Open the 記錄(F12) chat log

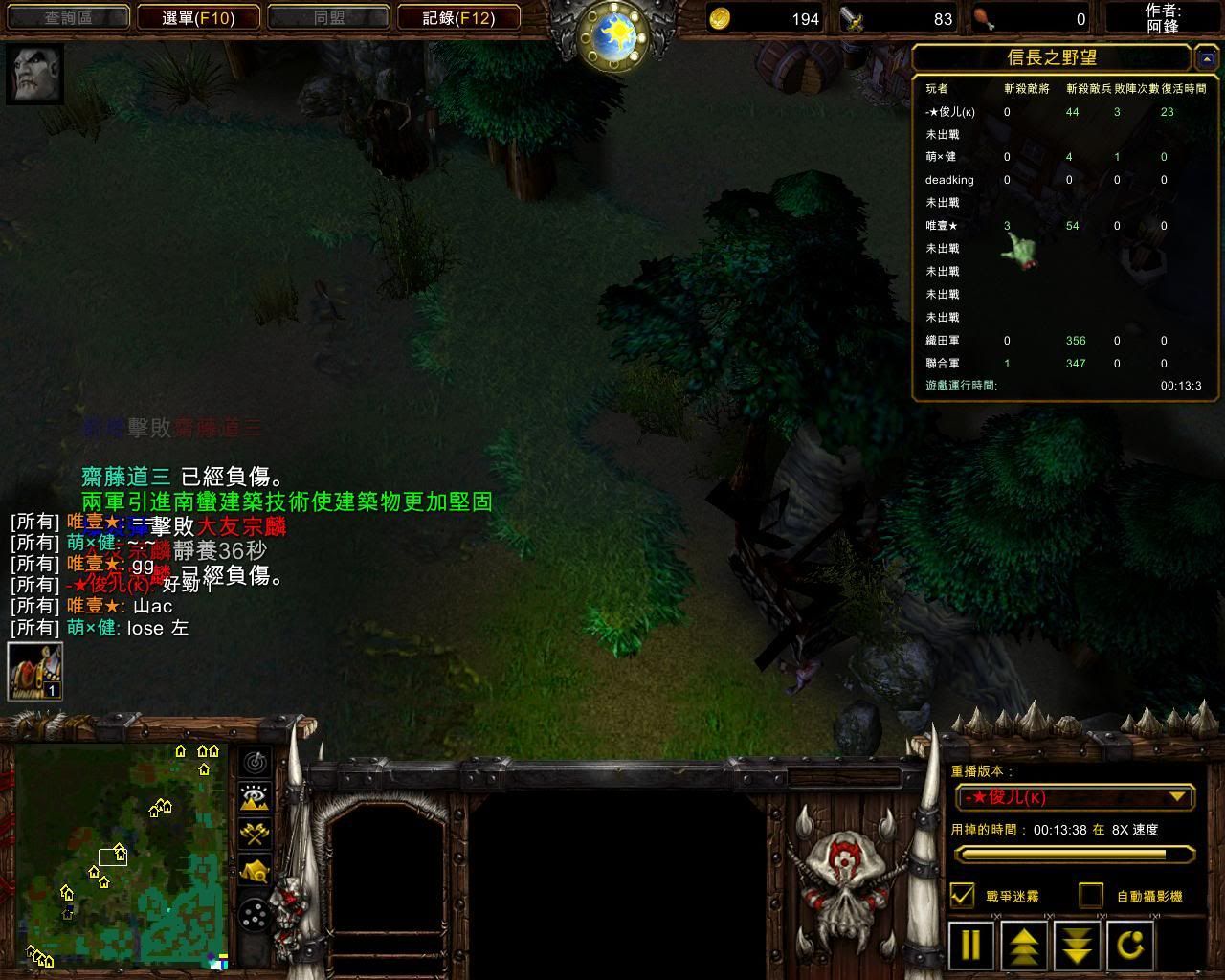[x=458, y=18]
